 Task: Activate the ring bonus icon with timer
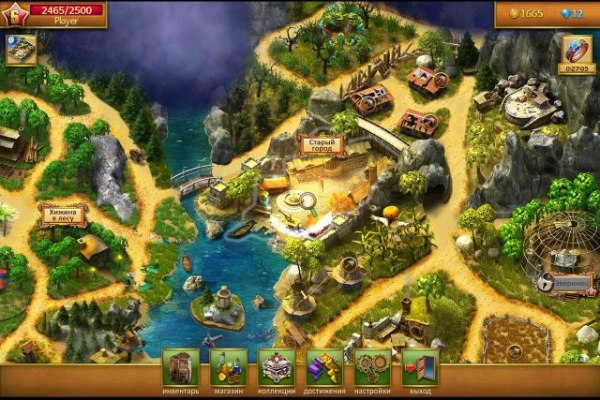pyautogui.click(x=577, y=50)
